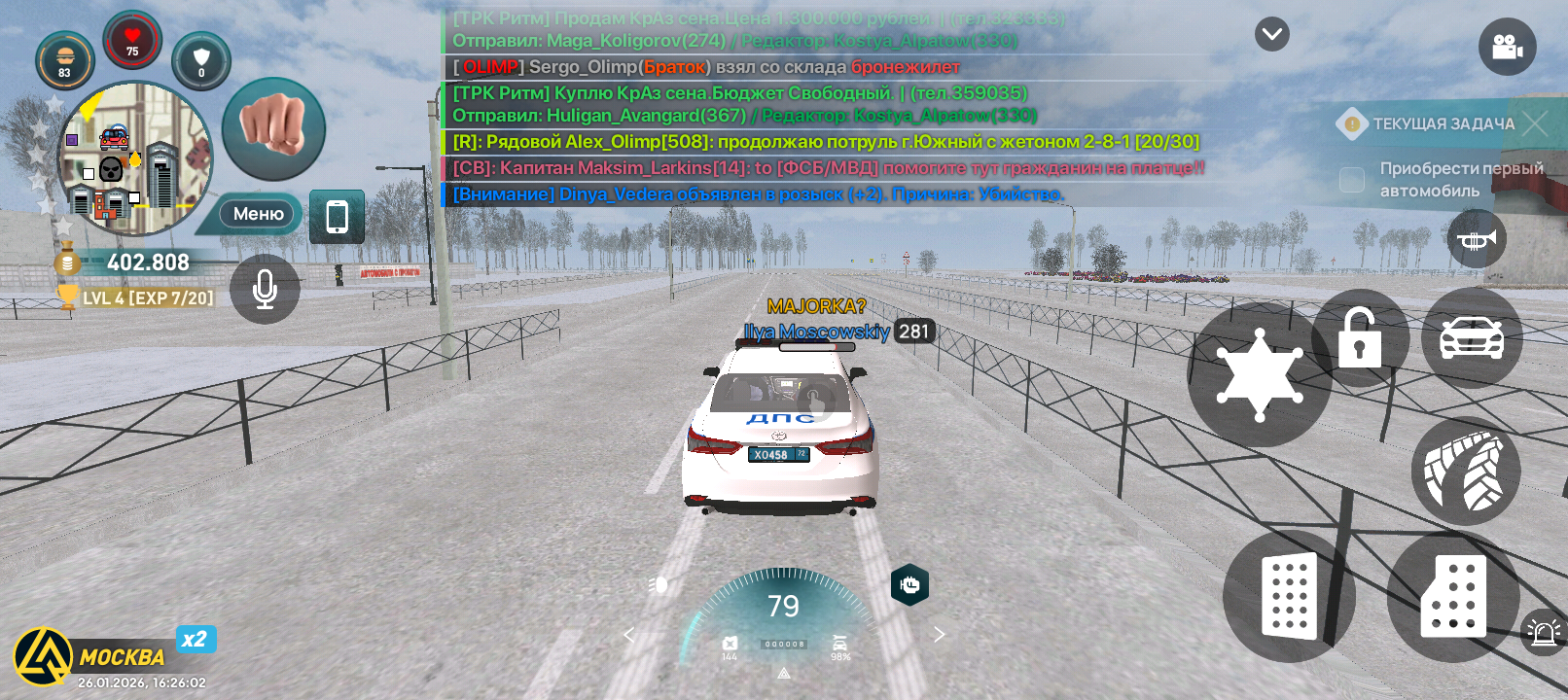This screenshot has width=1568, height=700.
Task: Tap the gas accelerator pedal
Action: (1453, 597)
